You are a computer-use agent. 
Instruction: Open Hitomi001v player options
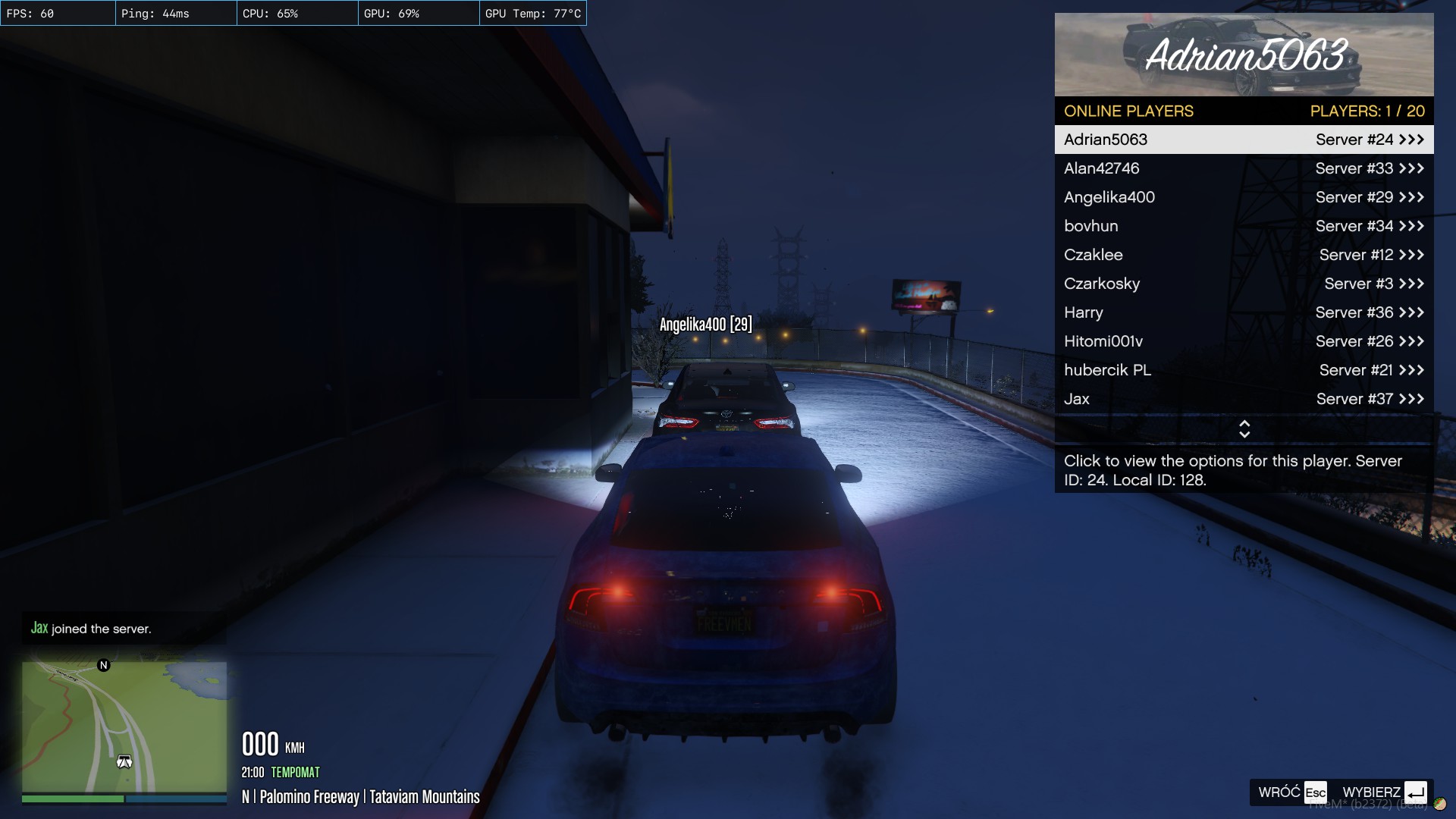coord(1244,341)
